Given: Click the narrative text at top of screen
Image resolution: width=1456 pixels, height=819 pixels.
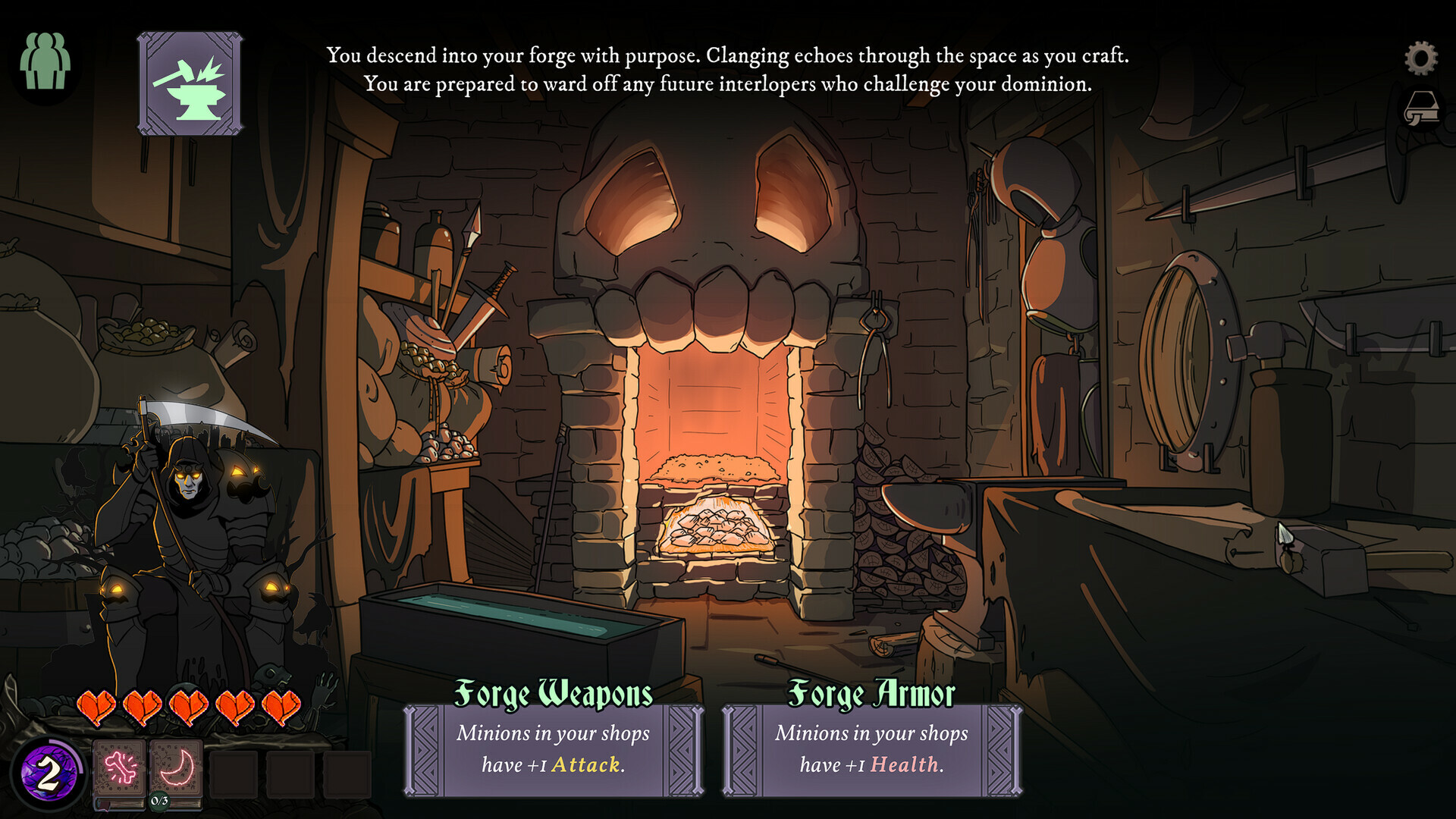Looking at the screenshot, I should (x=726, y=68).
